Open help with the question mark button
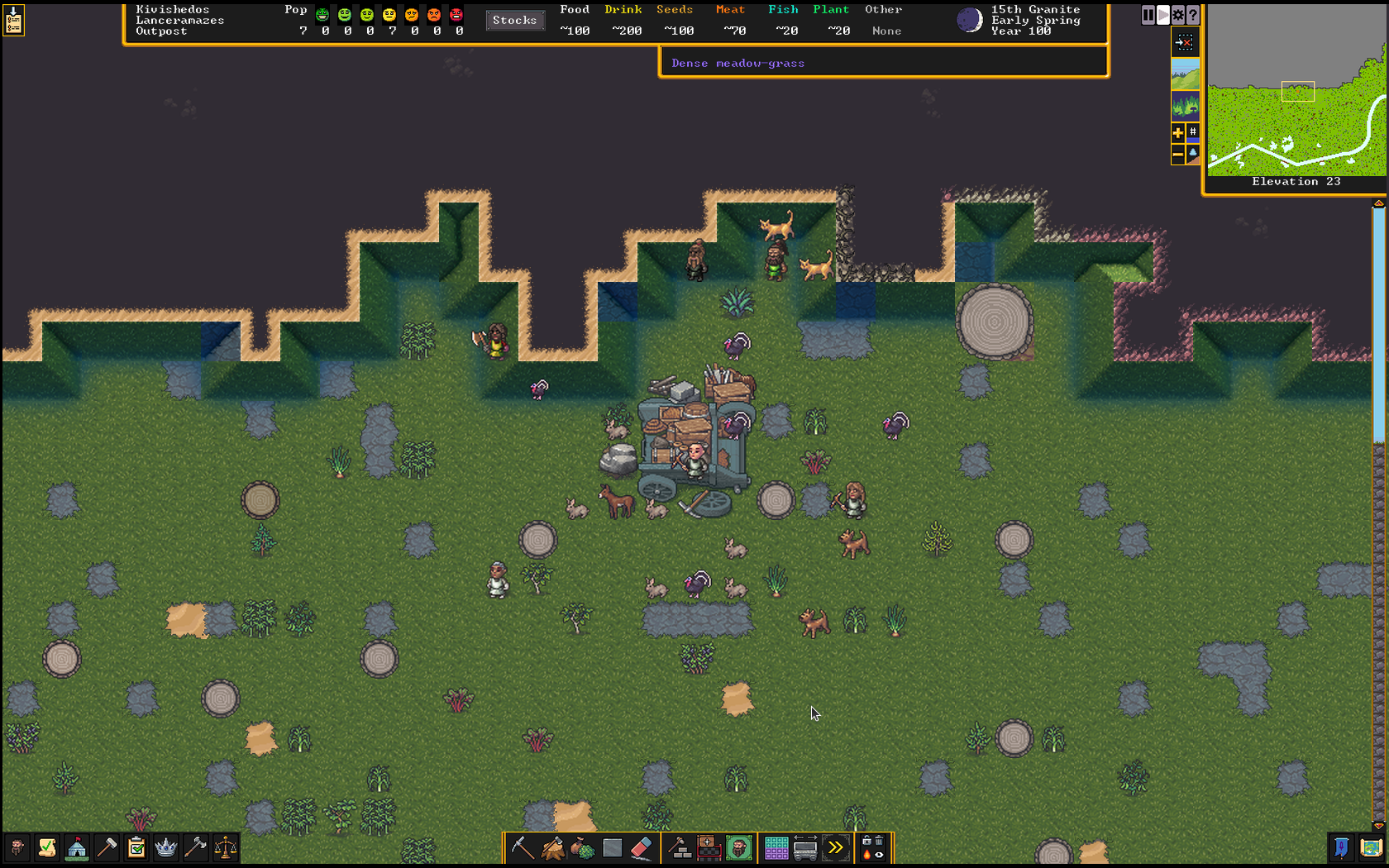Viewport: 1389px width, 868px height. 1192,15
